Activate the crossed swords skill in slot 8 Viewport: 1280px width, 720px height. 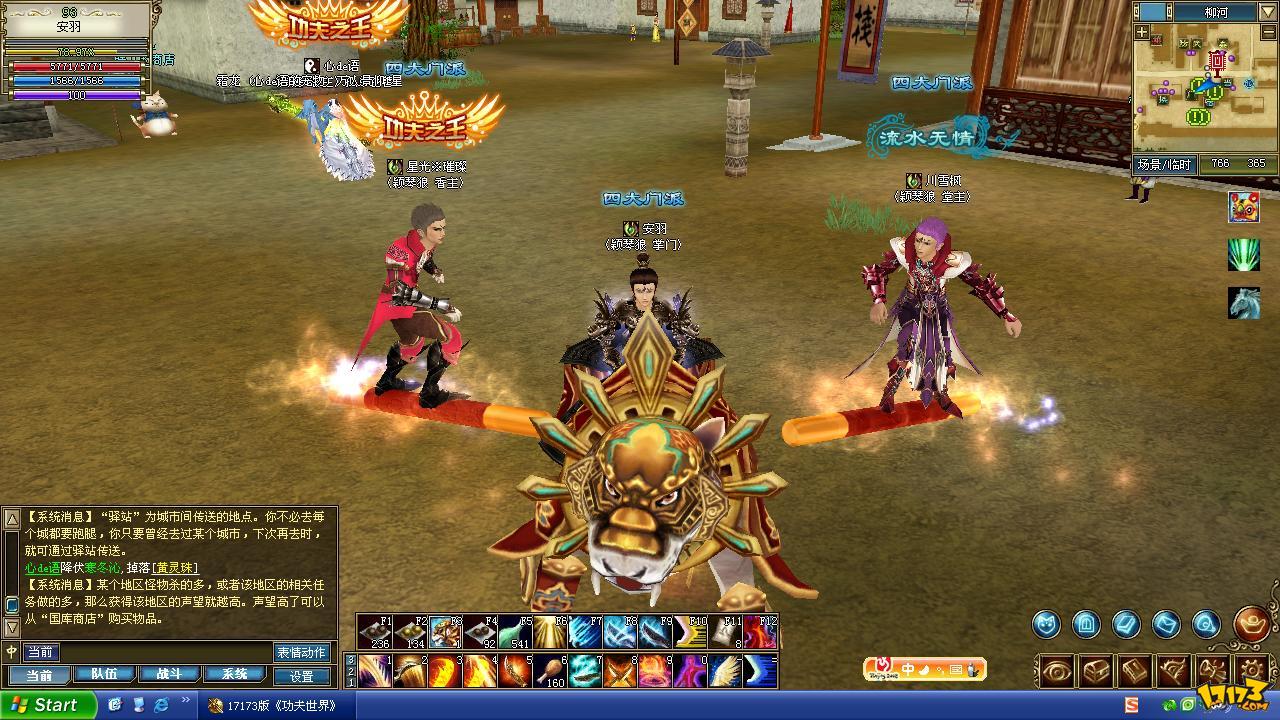620,670
